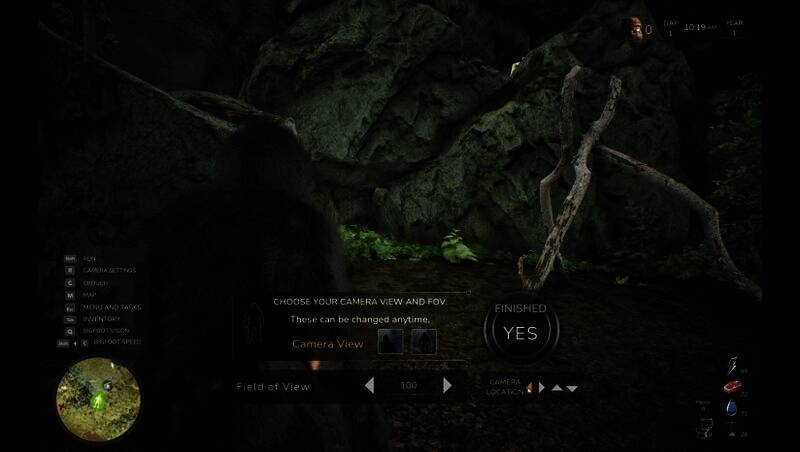Screen dimensions: 800x452
Task: Choose the second Camera View thumbnail
Action: [x=424, y=342]
